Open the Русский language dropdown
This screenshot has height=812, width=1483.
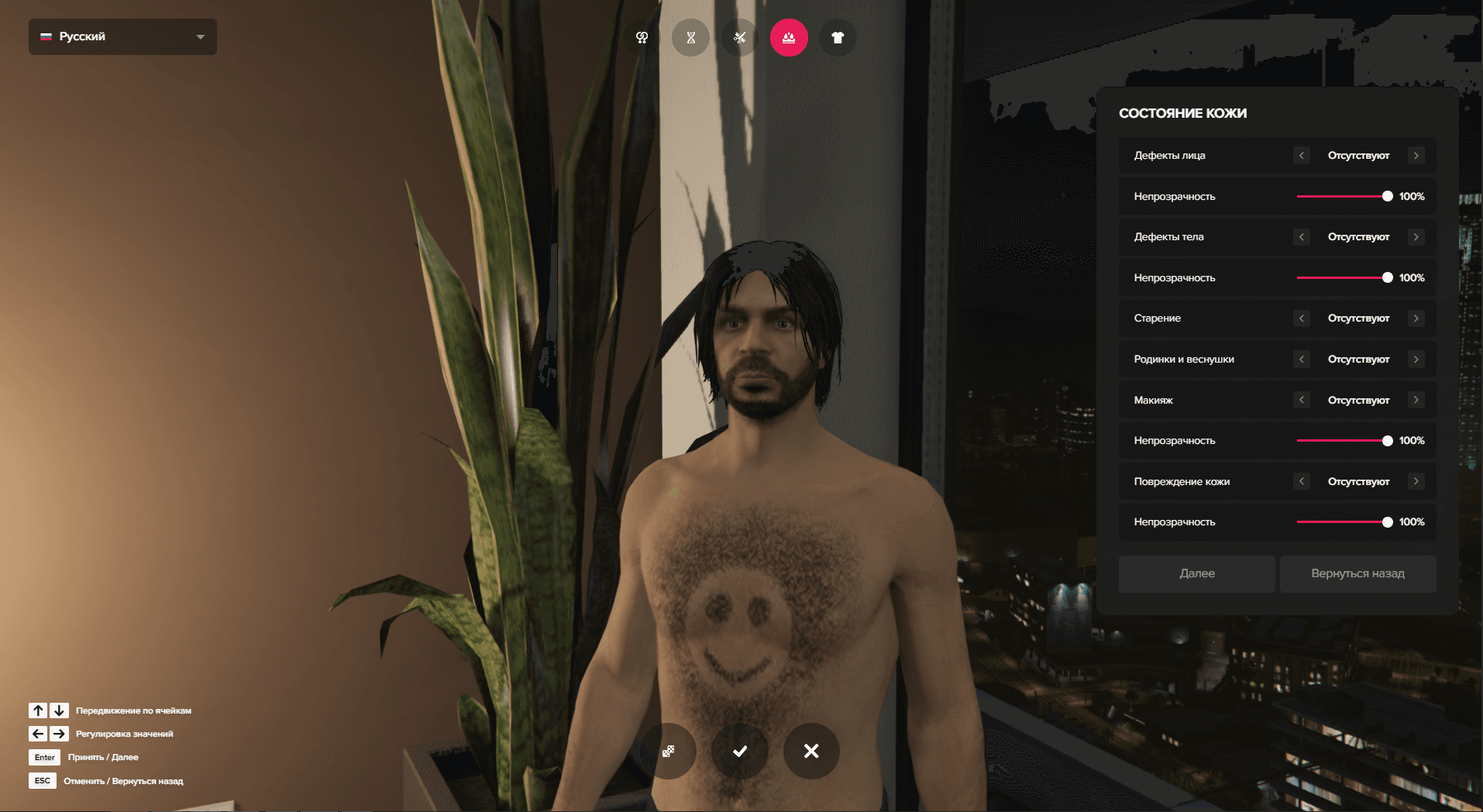122,37
